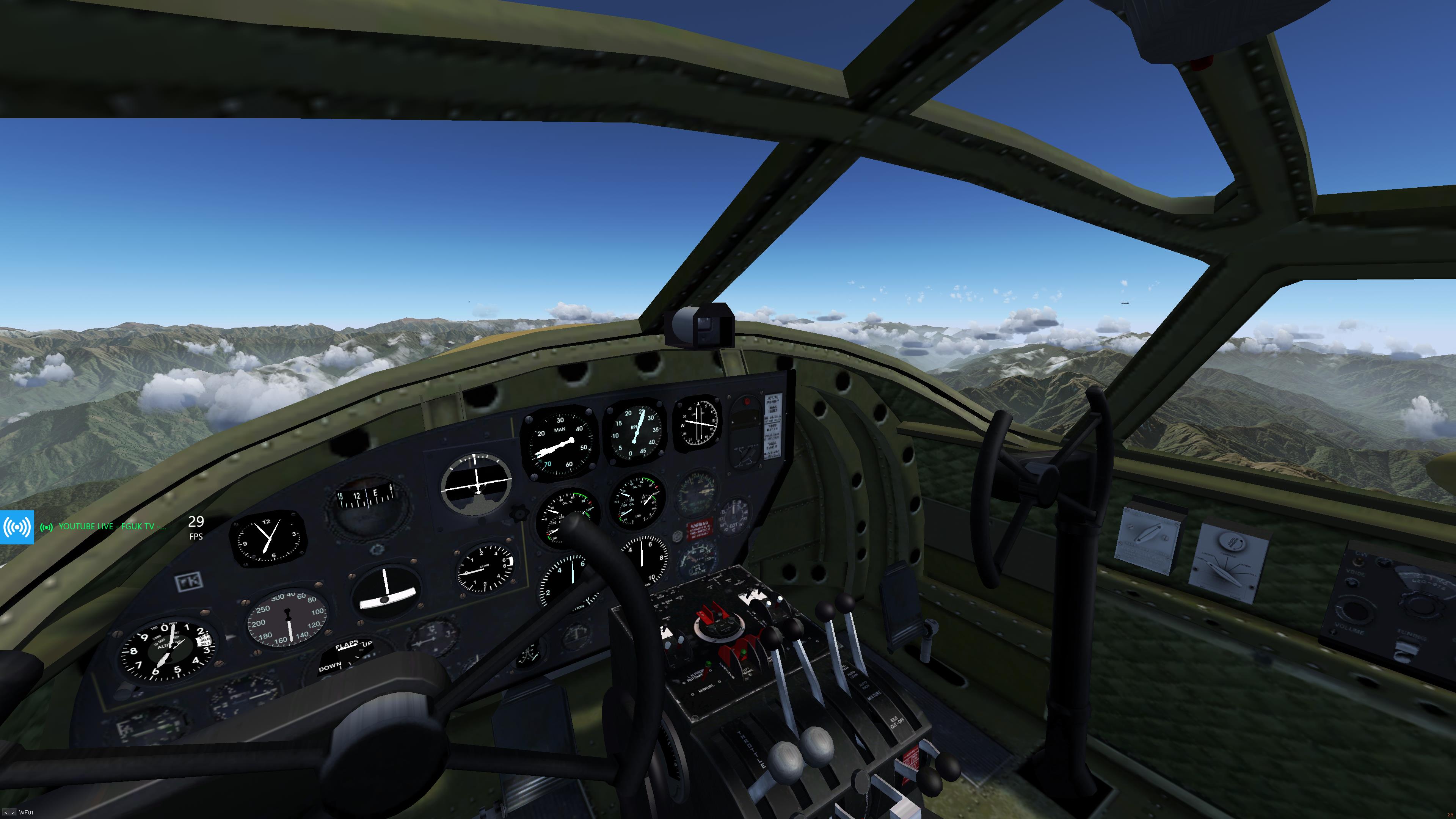Click the previous callsign arrow beside WF01
Screen dimensions: 1456x819
[5, 813]
